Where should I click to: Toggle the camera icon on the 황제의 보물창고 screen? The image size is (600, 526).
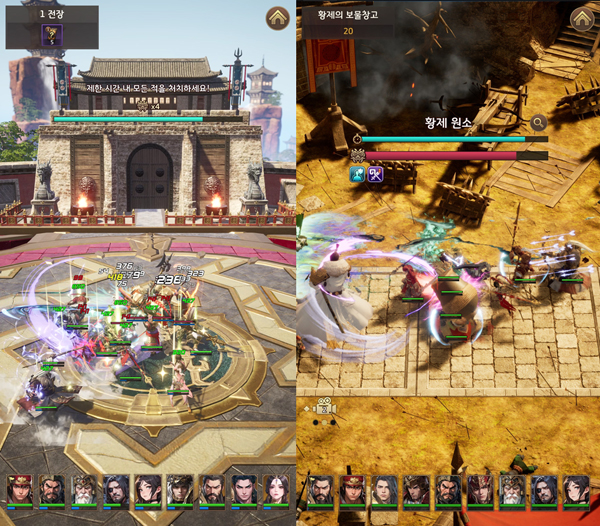pyautogui.click(x=323, y=407)
